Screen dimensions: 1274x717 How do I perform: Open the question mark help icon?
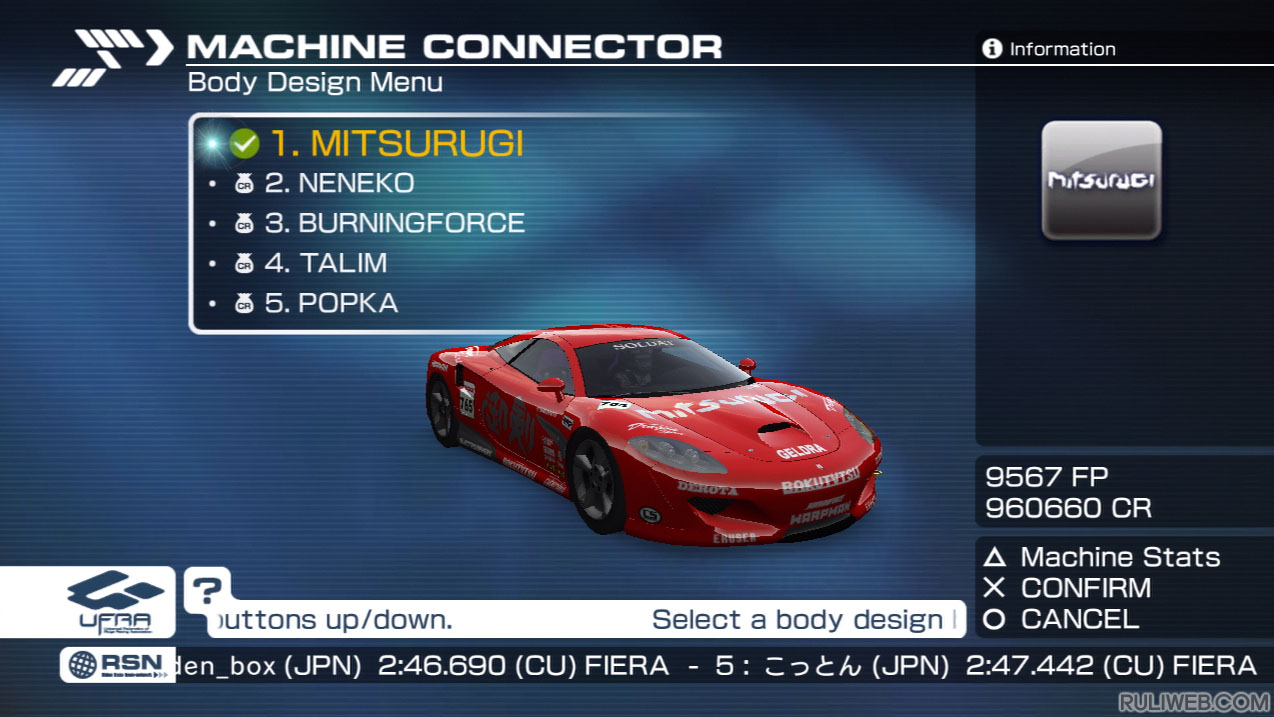pos(206,590)
